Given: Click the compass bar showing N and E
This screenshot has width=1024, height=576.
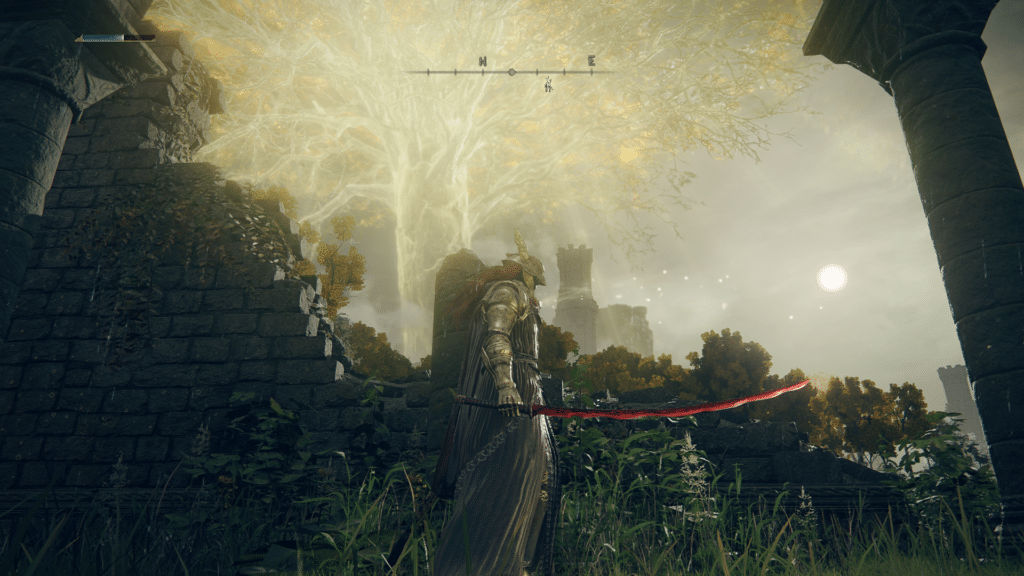Looking at the screenshot, I should tap(511, 71).
